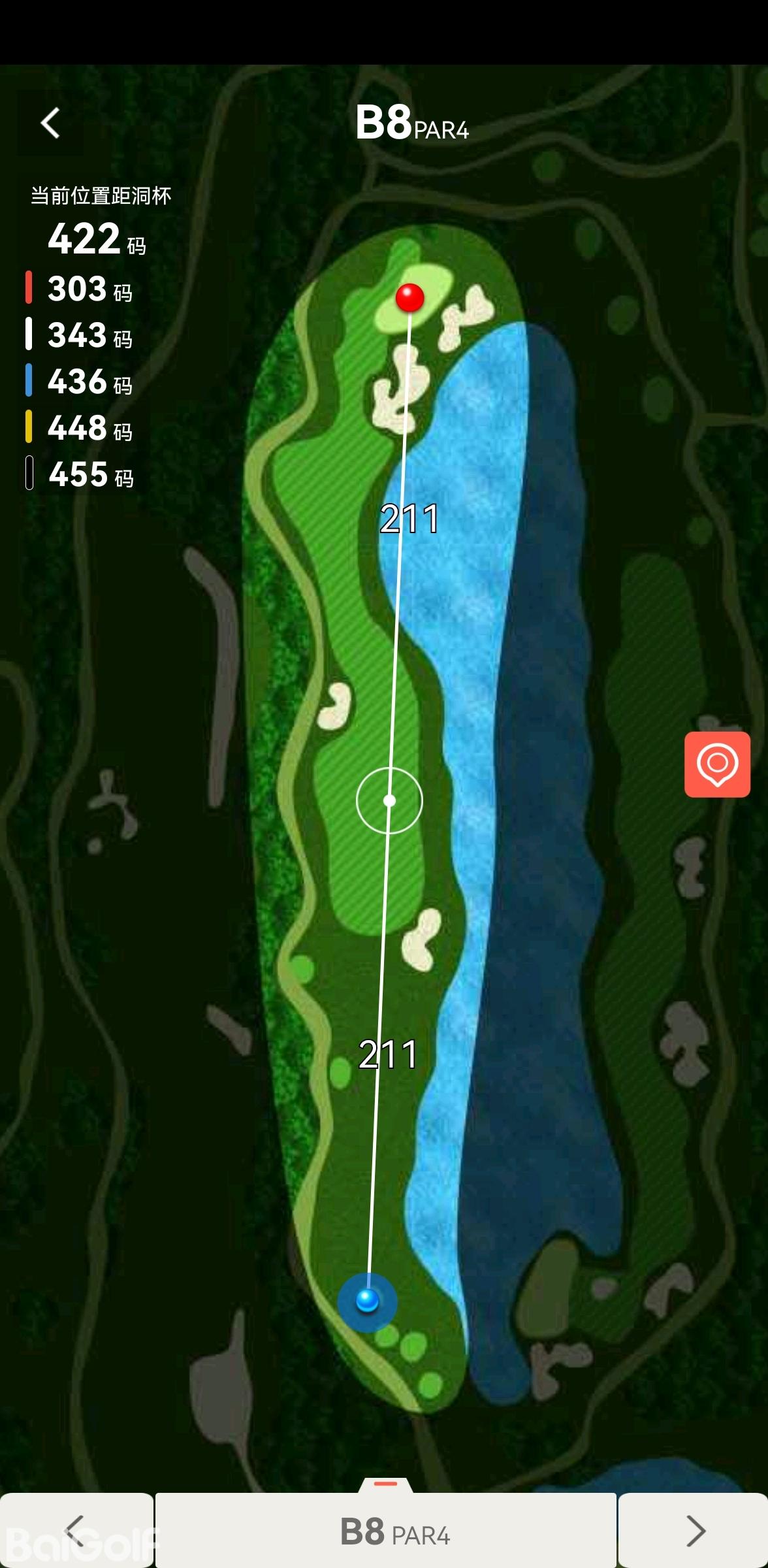Select the white aiming circle marker
768x1568 pixels.
tap(389, 800)
